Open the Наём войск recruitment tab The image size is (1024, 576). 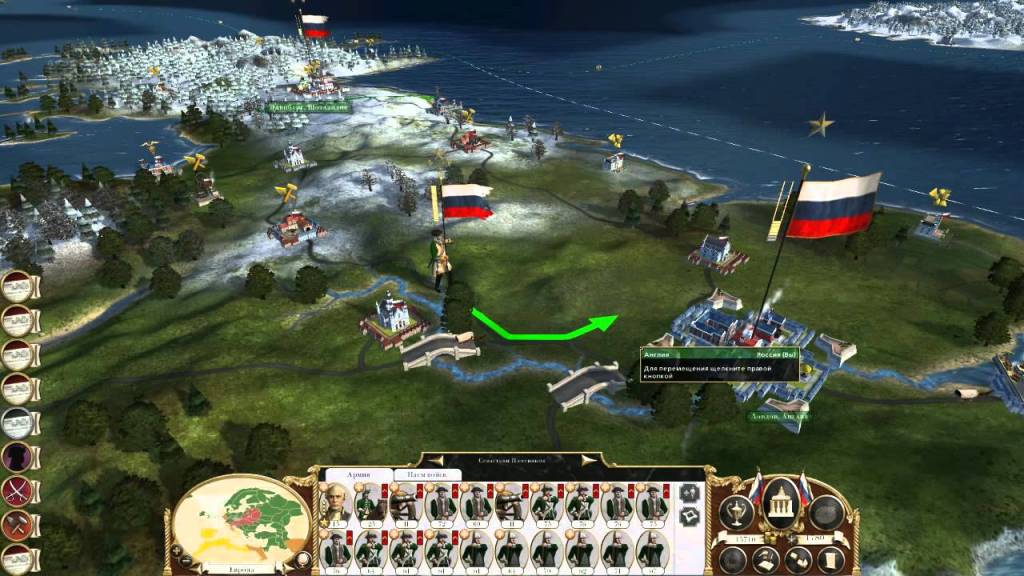pyautogui.click(x=426, y=474)
